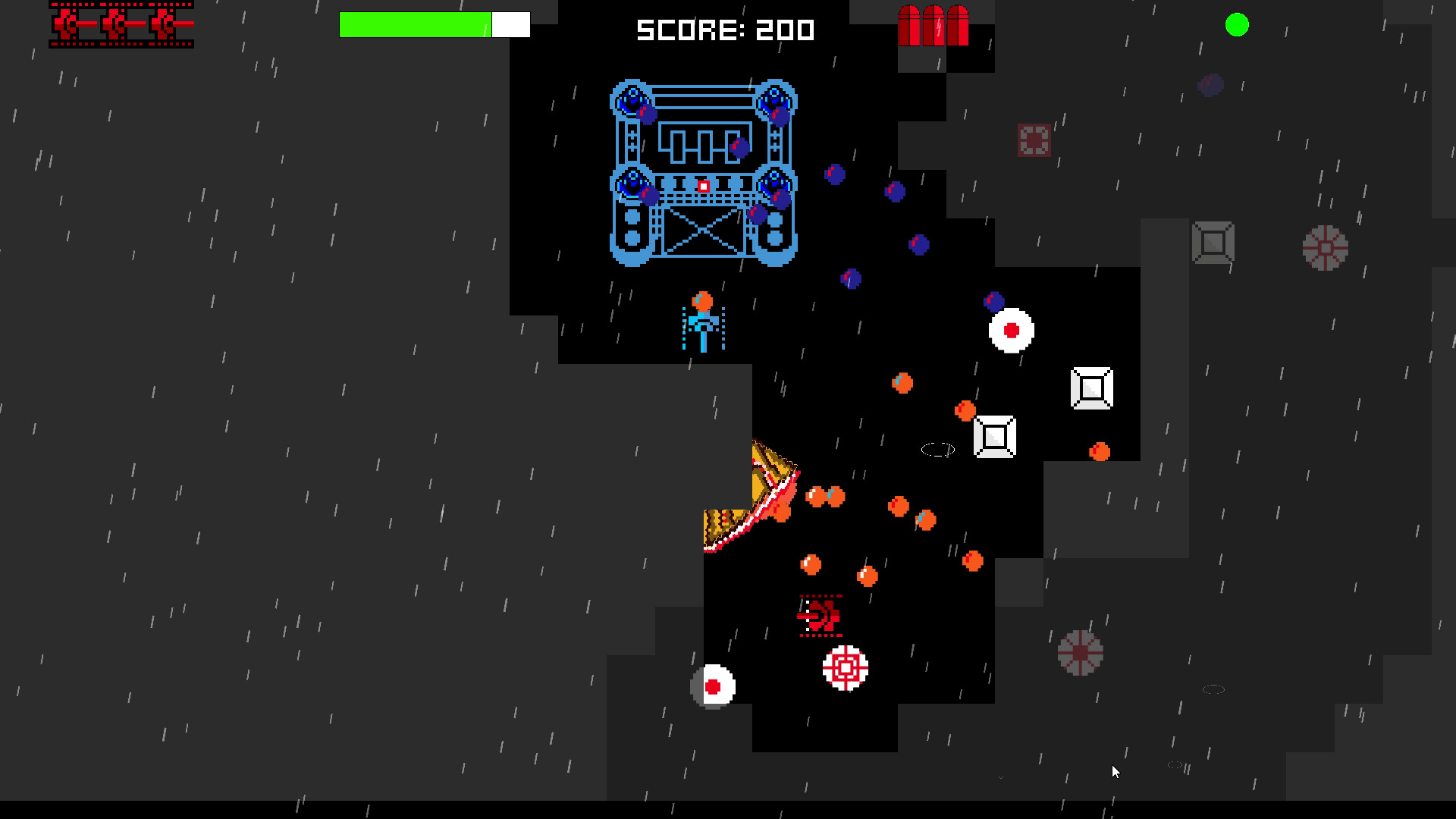1456x819 pixels.
Task: Click the middle red ammo canister icon
Action: point(934,27)
